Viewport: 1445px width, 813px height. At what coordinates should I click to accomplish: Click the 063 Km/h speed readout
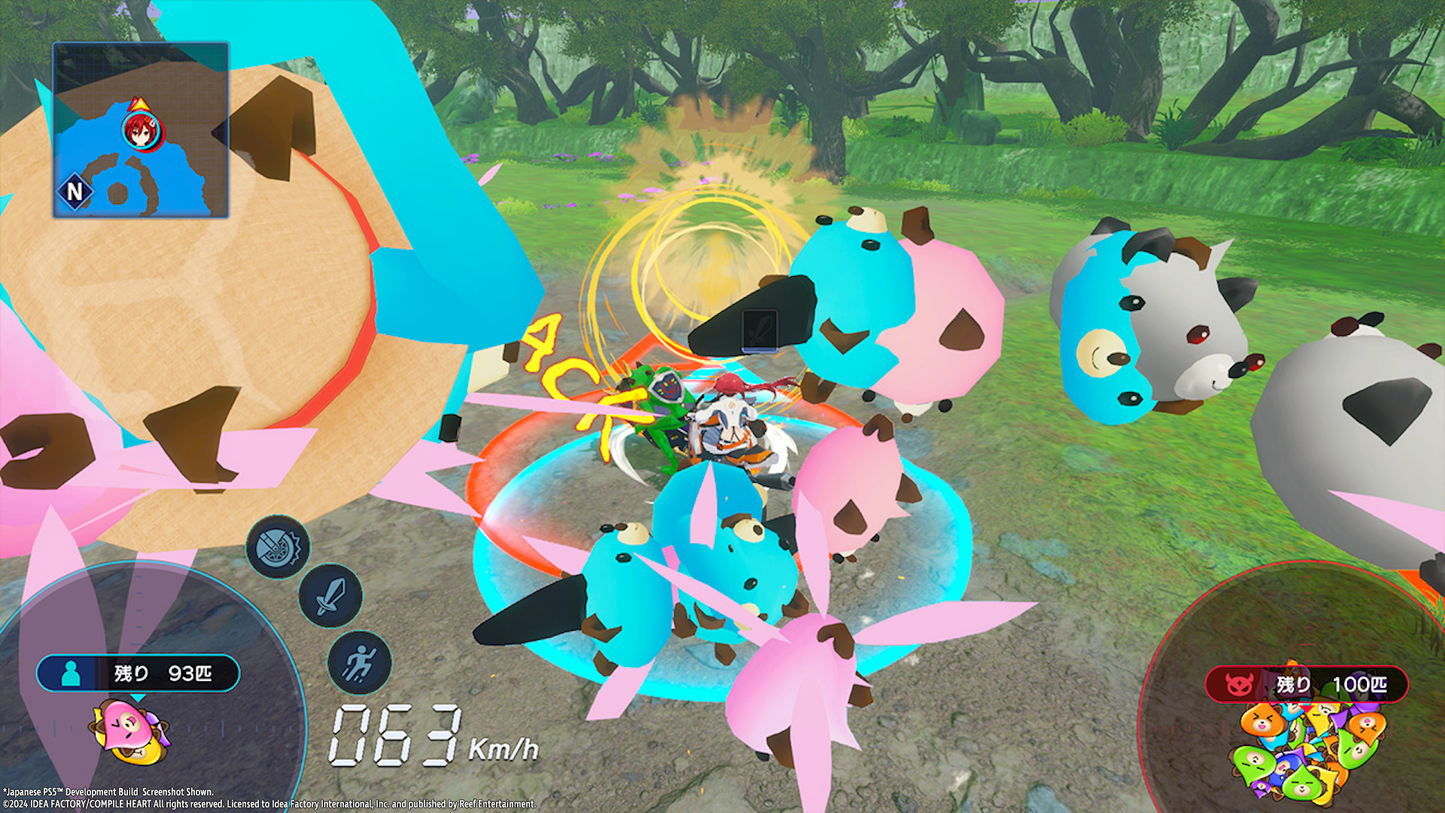395,740
